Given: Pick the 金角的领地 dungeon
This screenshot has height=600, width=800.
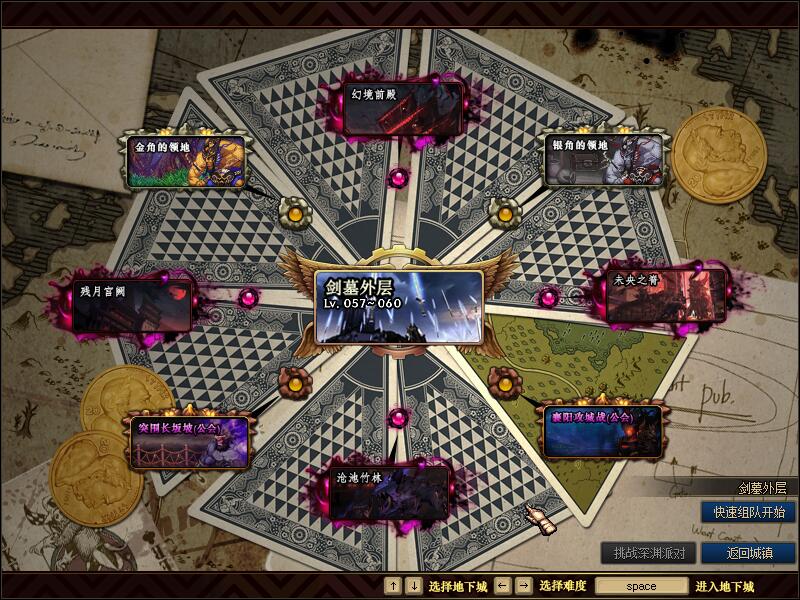Looking at the screenshot, I should [x=186, y=162].
